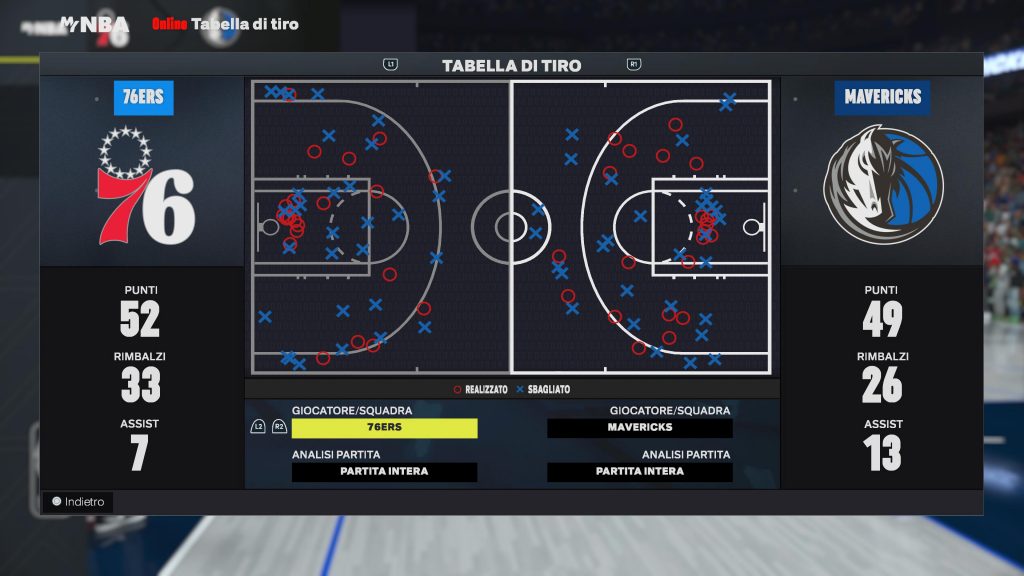The height and width of the screenshot is (576, 1024).
Task: Select the highlighted 76ERS player/team field
Action: coord(384,428)
